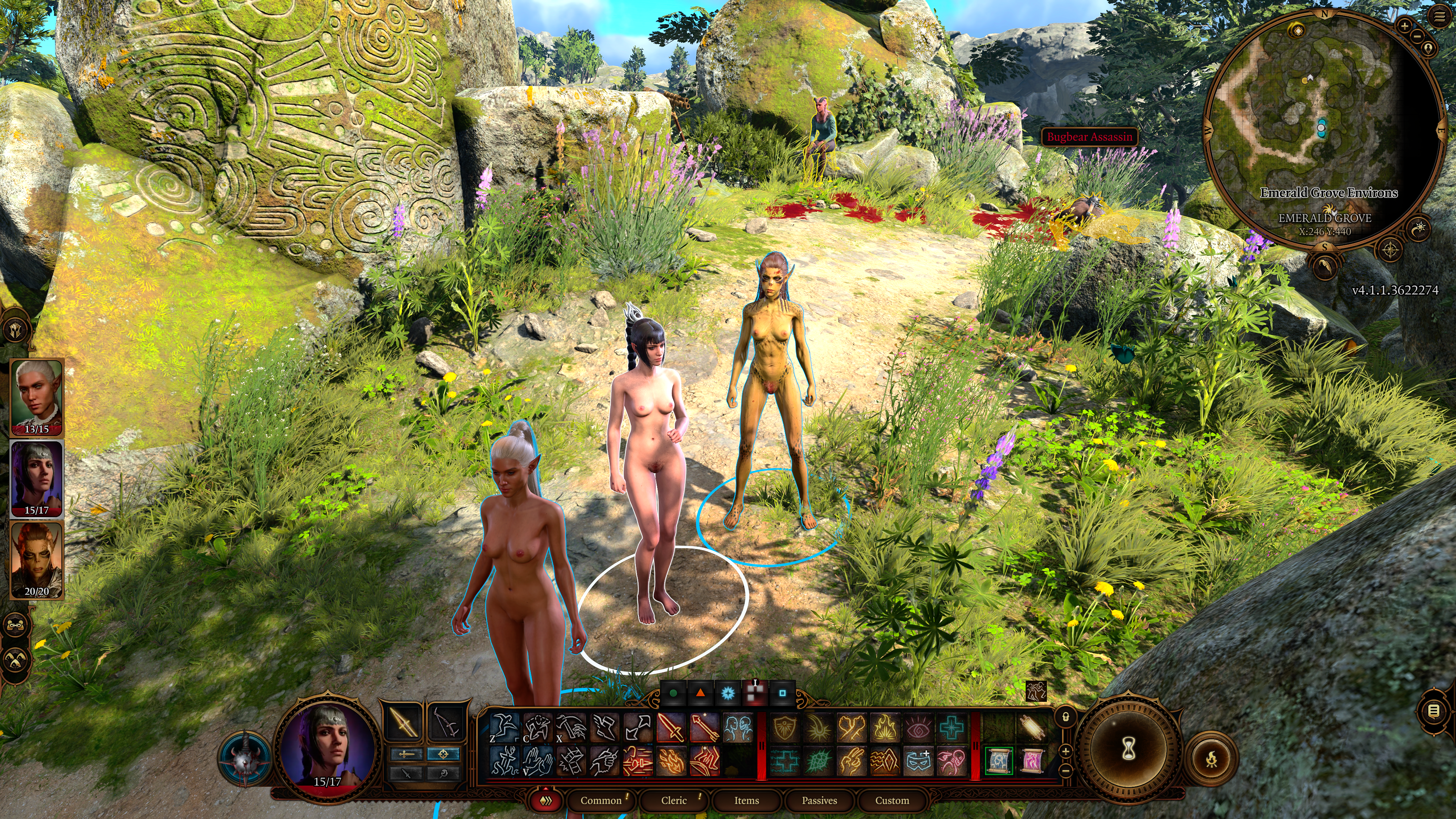Click the hourglass end turn button
The image size is (1456, 819).
1129,750
